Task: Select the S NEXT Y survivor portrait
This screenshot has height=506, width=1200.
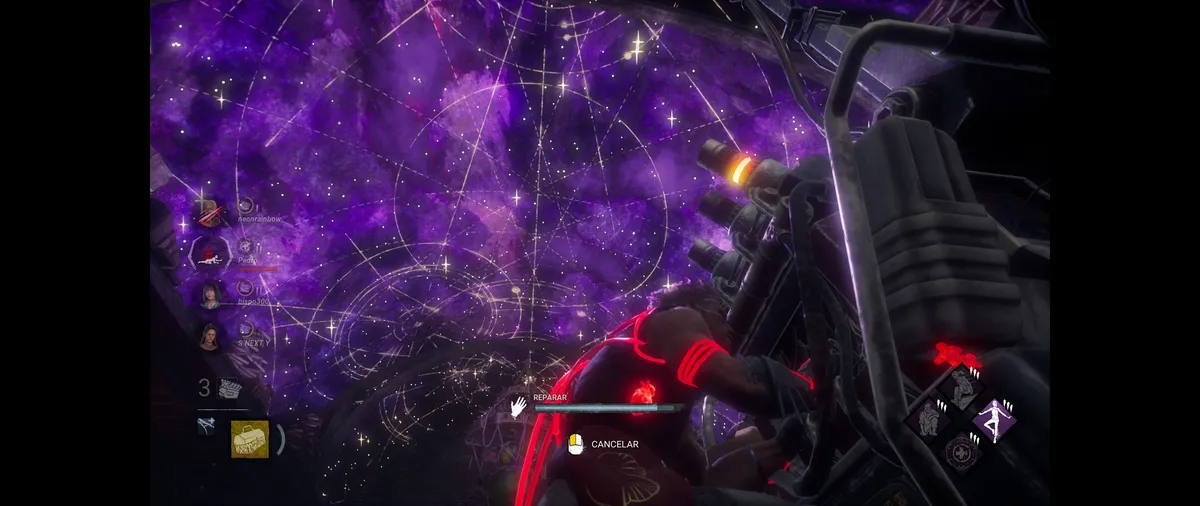Action: click(x=210, y=337)
